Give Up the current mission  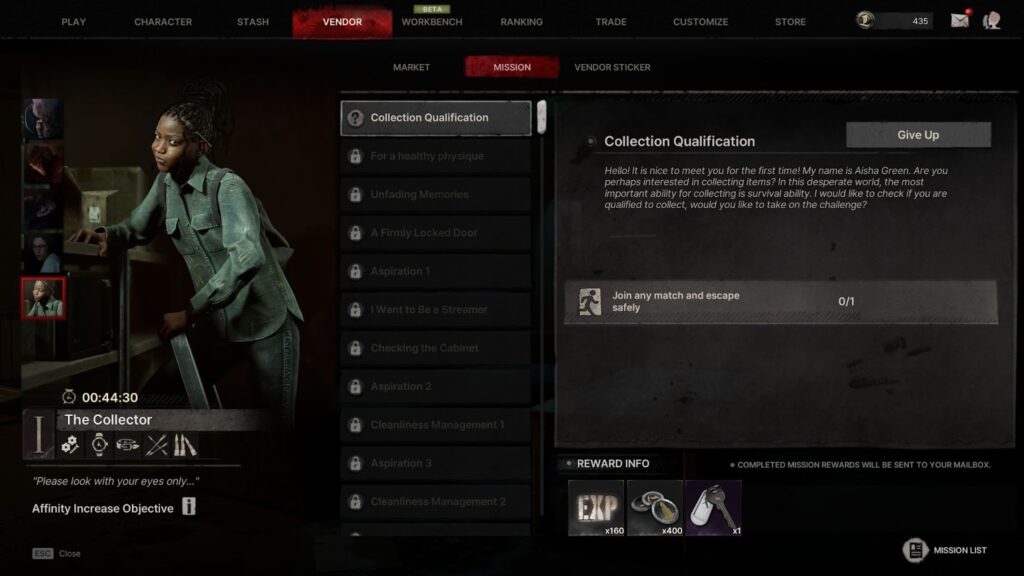[x=918, y=135]
